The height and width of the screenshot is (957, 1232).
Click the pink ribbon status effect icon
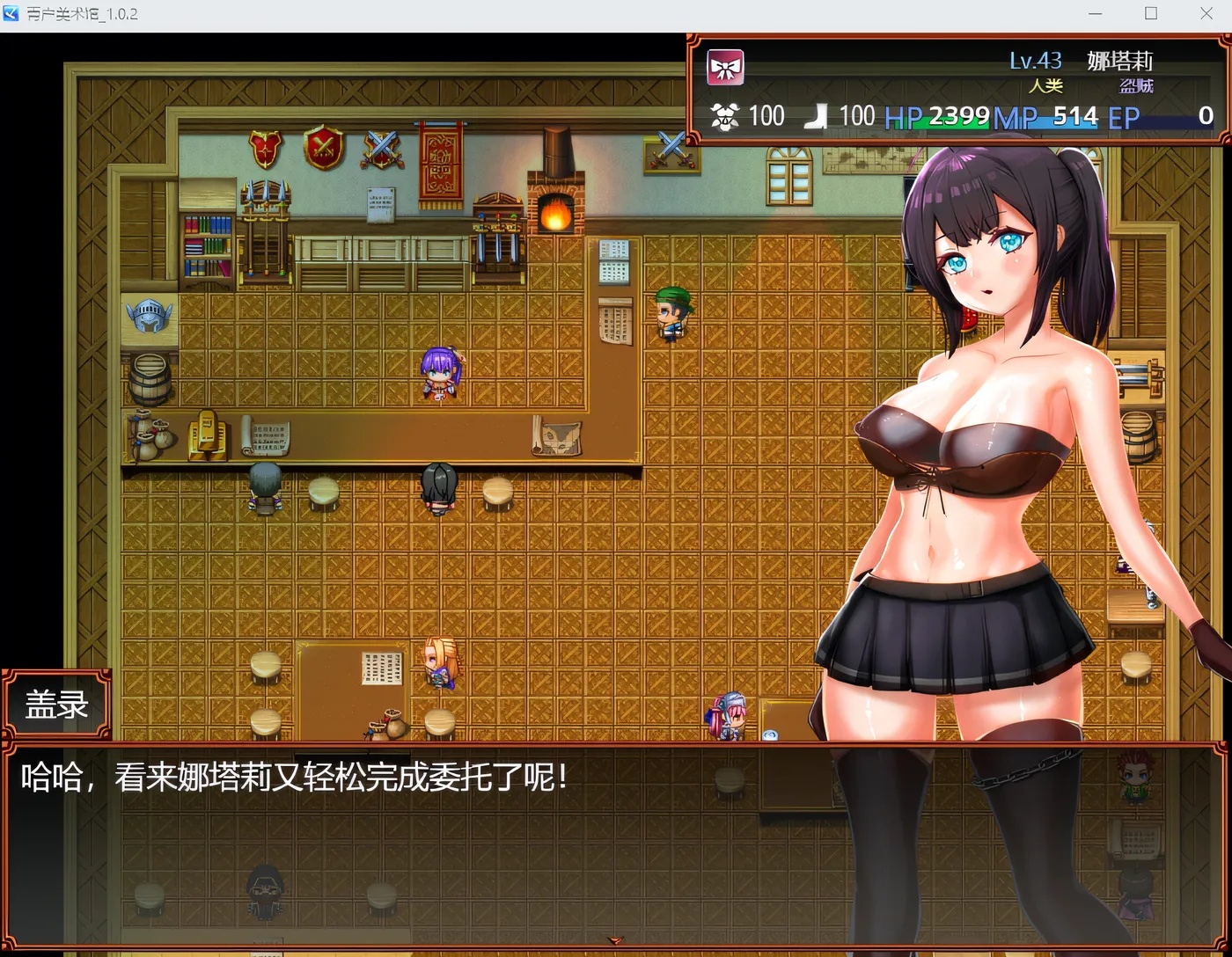(x=724, y=66)
